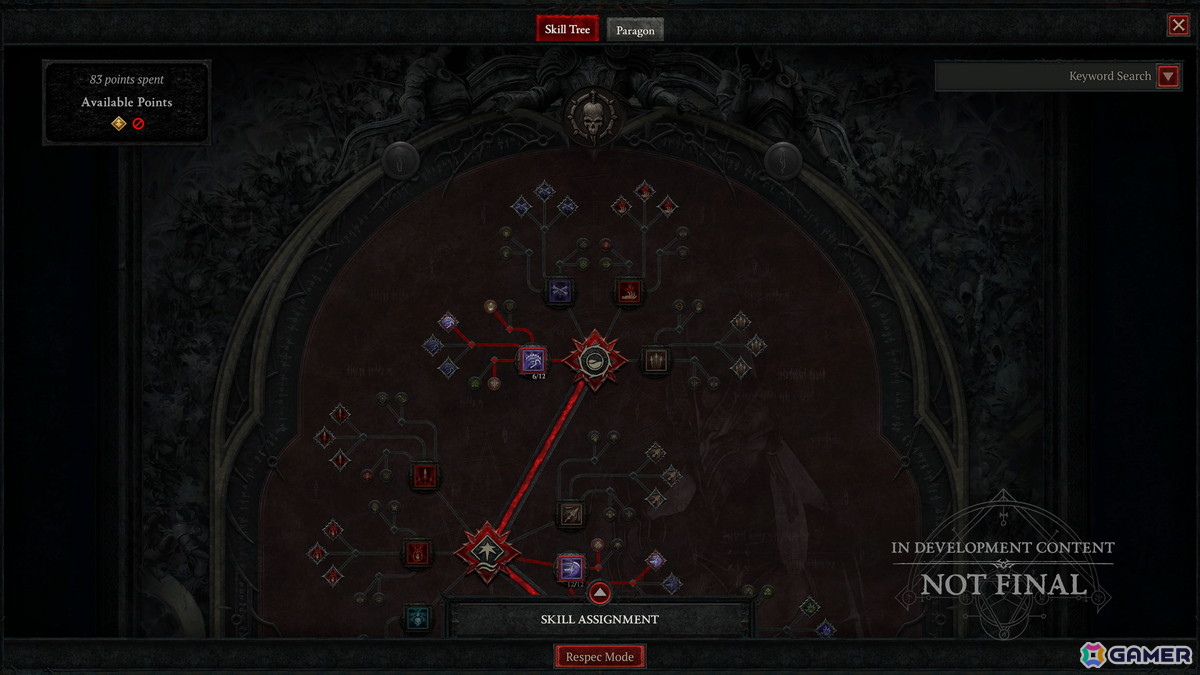Open the red cluster node with the swirl
Viewport: 1200px width, 675px height.
[594, 360]
